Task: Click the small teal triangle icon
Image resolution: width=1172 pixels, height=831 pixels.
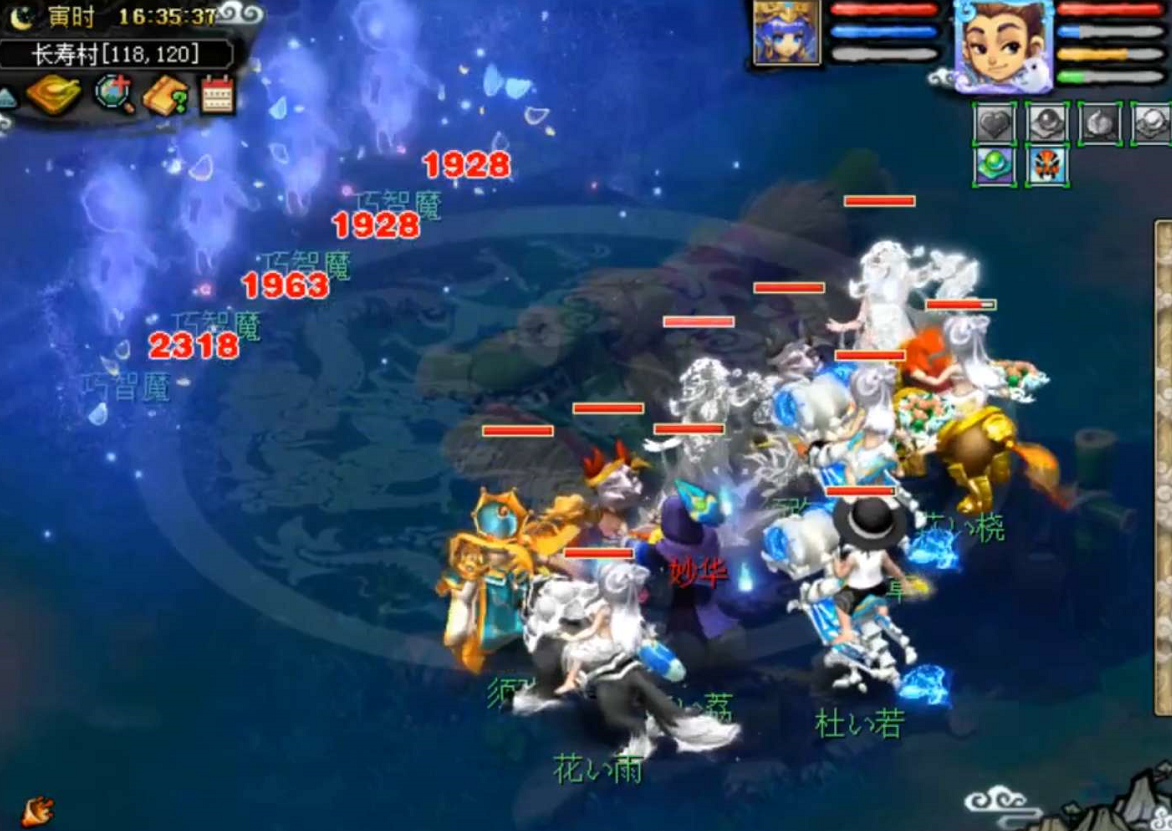Action: [7, 97]
